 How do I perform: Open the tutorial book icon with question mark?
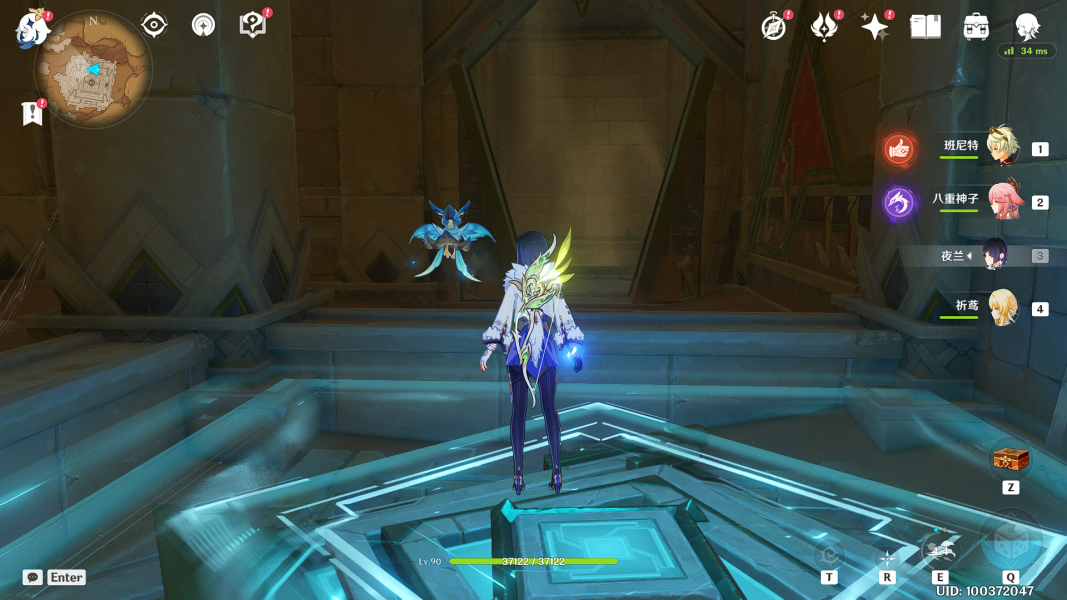click(253, 25)
